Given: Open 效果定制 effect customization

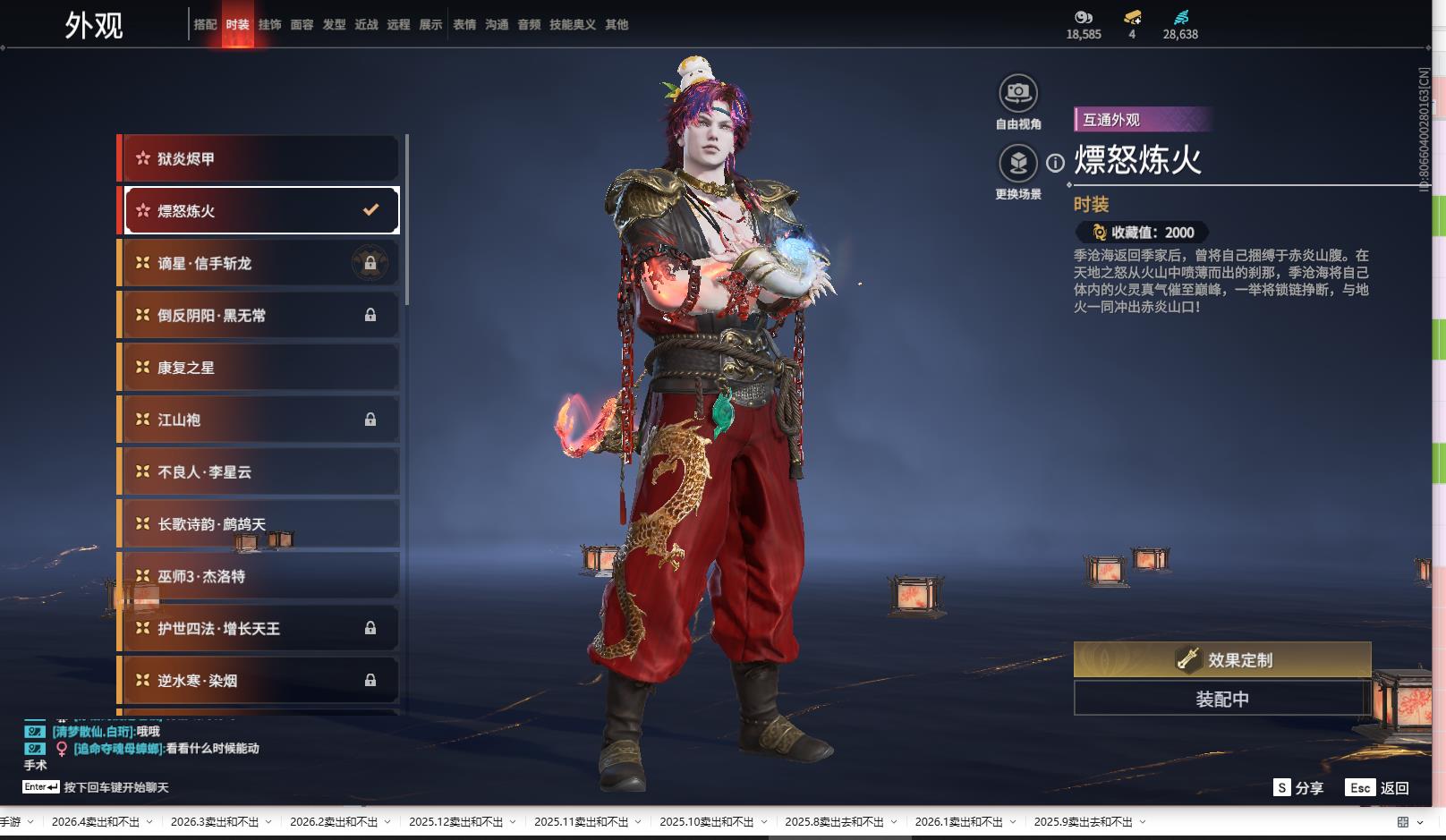Looking at the screenshot, I should [1222, 660].
